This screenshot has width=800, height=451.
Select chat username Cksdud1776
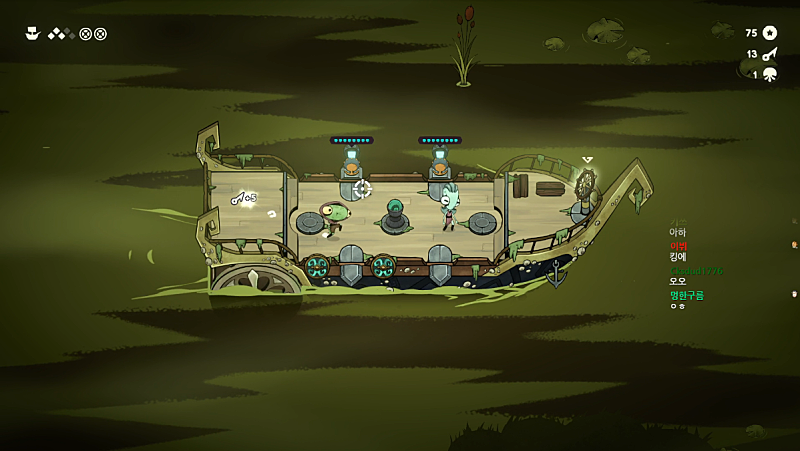pos(695,270)
